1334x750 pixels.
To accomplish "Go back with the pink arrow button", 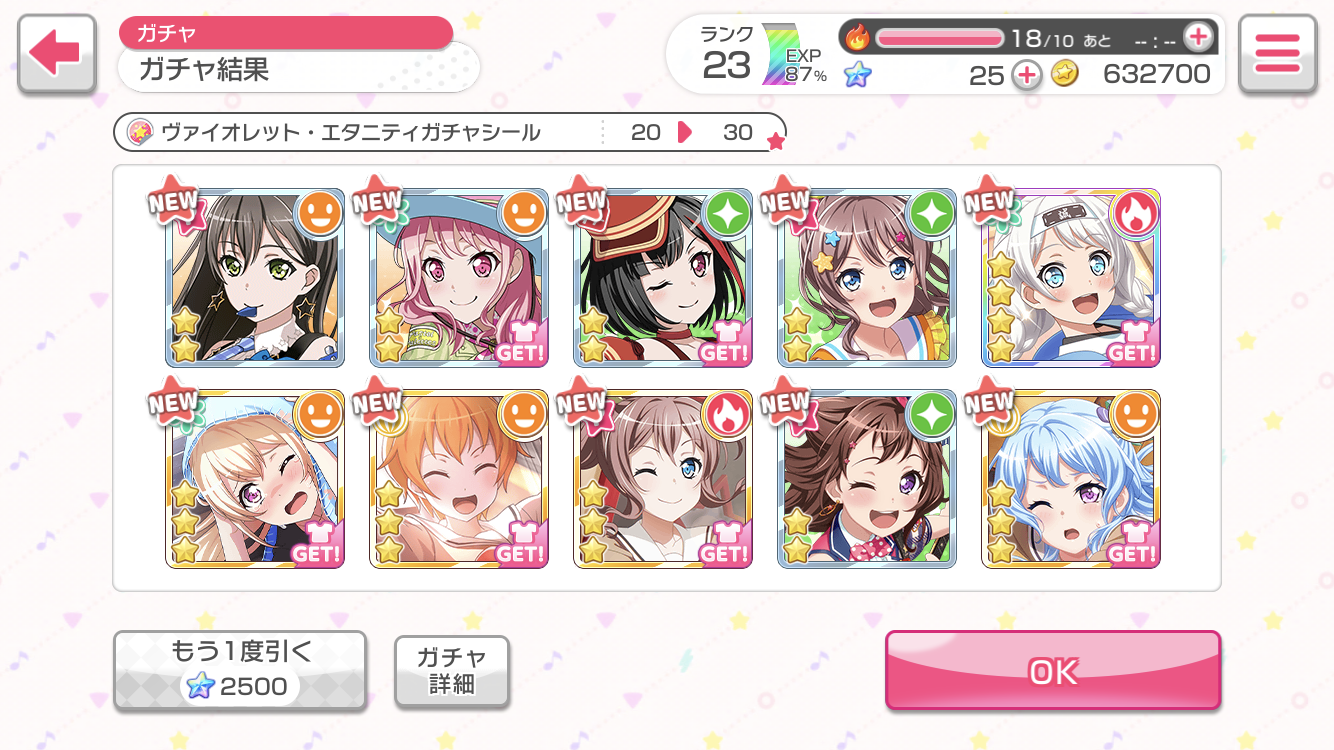I will click(56, 54).
